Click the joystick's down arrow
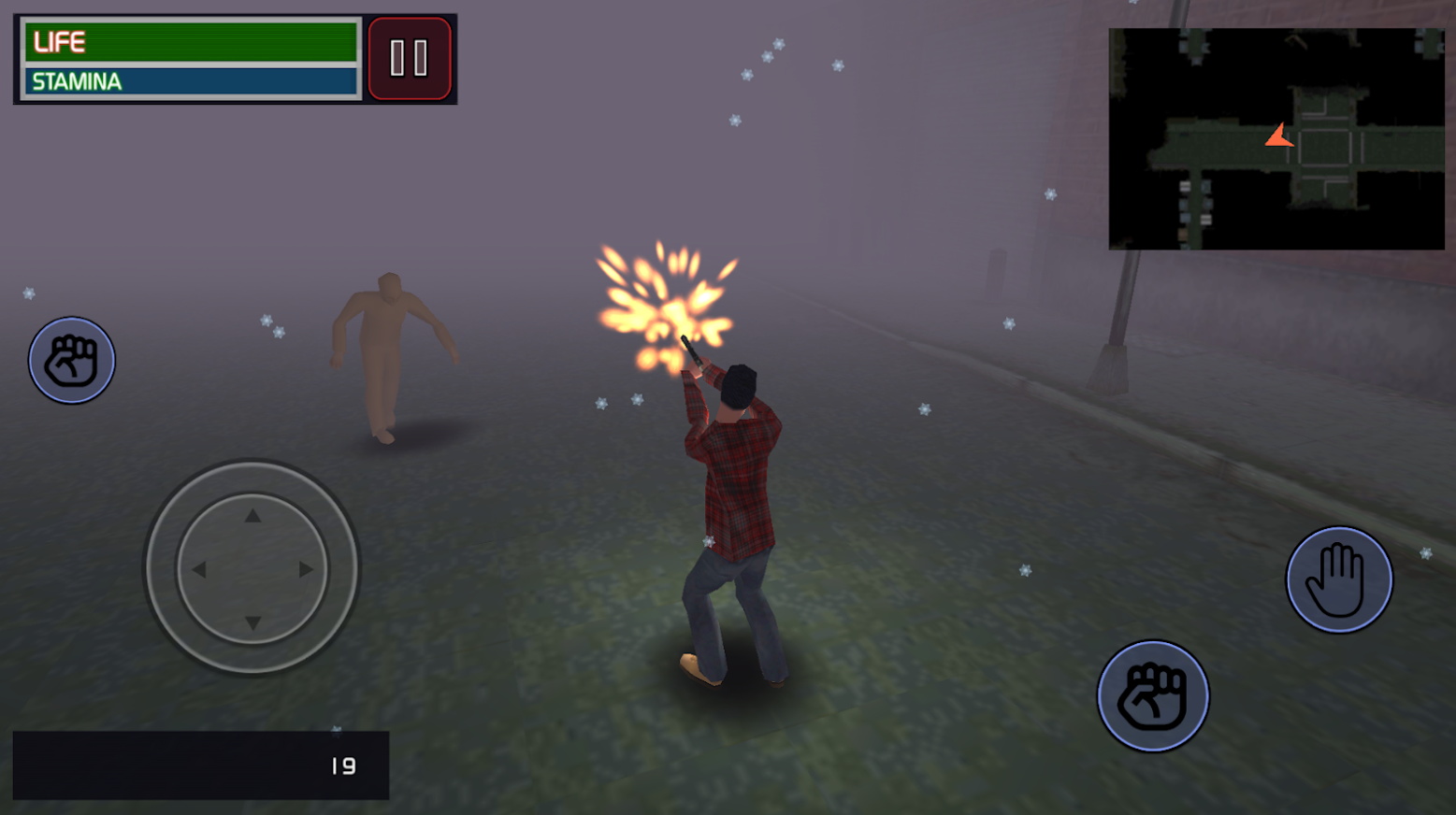 [x=252, y=622]
